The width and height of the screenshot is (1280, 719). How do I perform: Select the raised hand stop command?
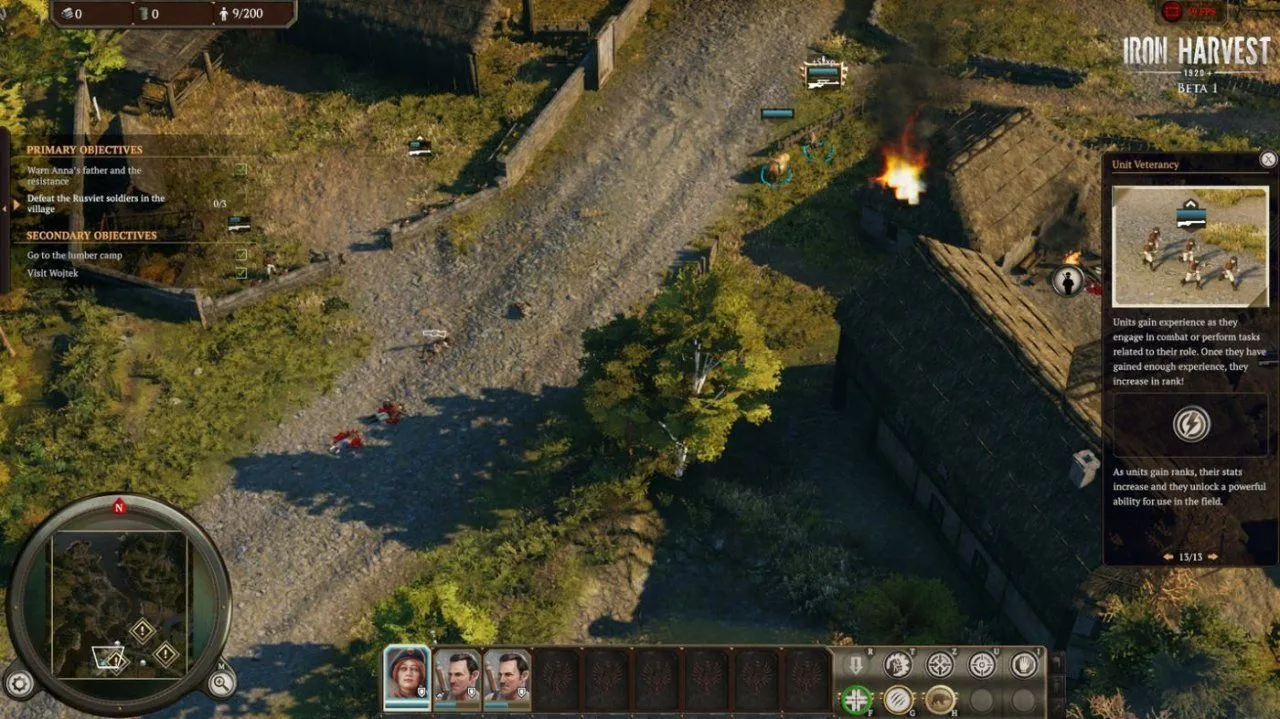[x=1023, y=665]
